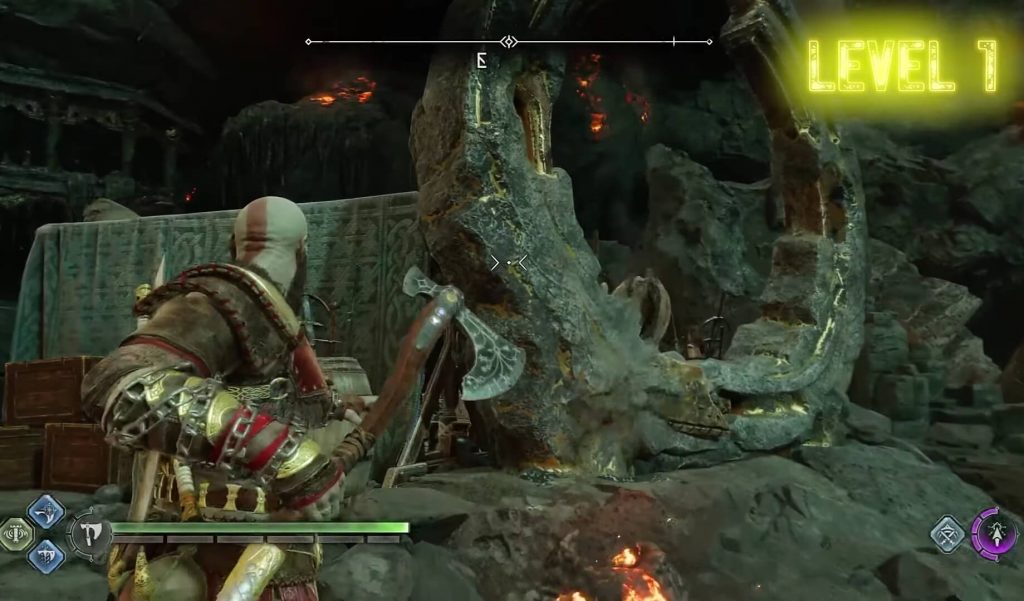This screenshot has width=1024, height=601.
Task: Activate the upper blue runic attack icon
Action: coord(45,512)
